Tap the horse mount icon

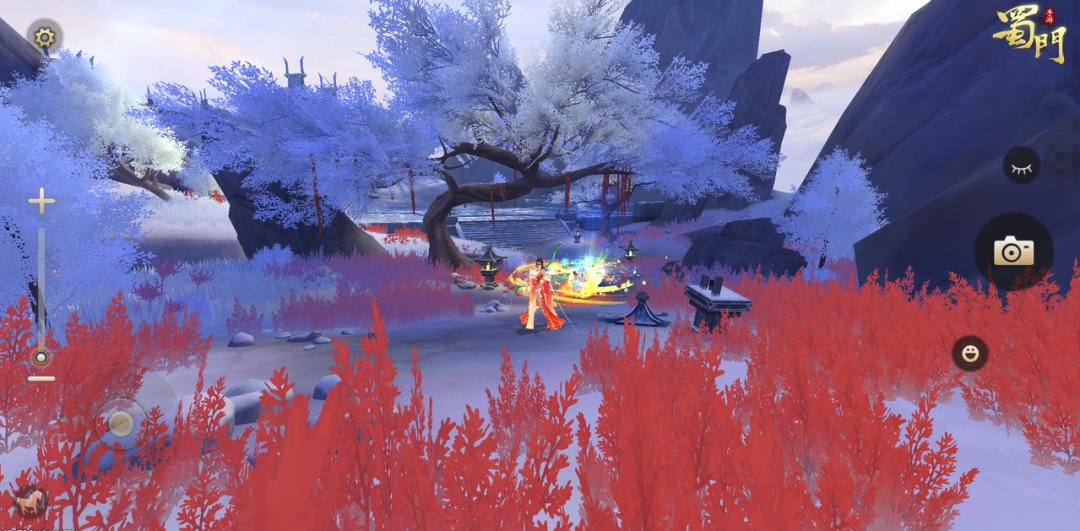point(30,501)
